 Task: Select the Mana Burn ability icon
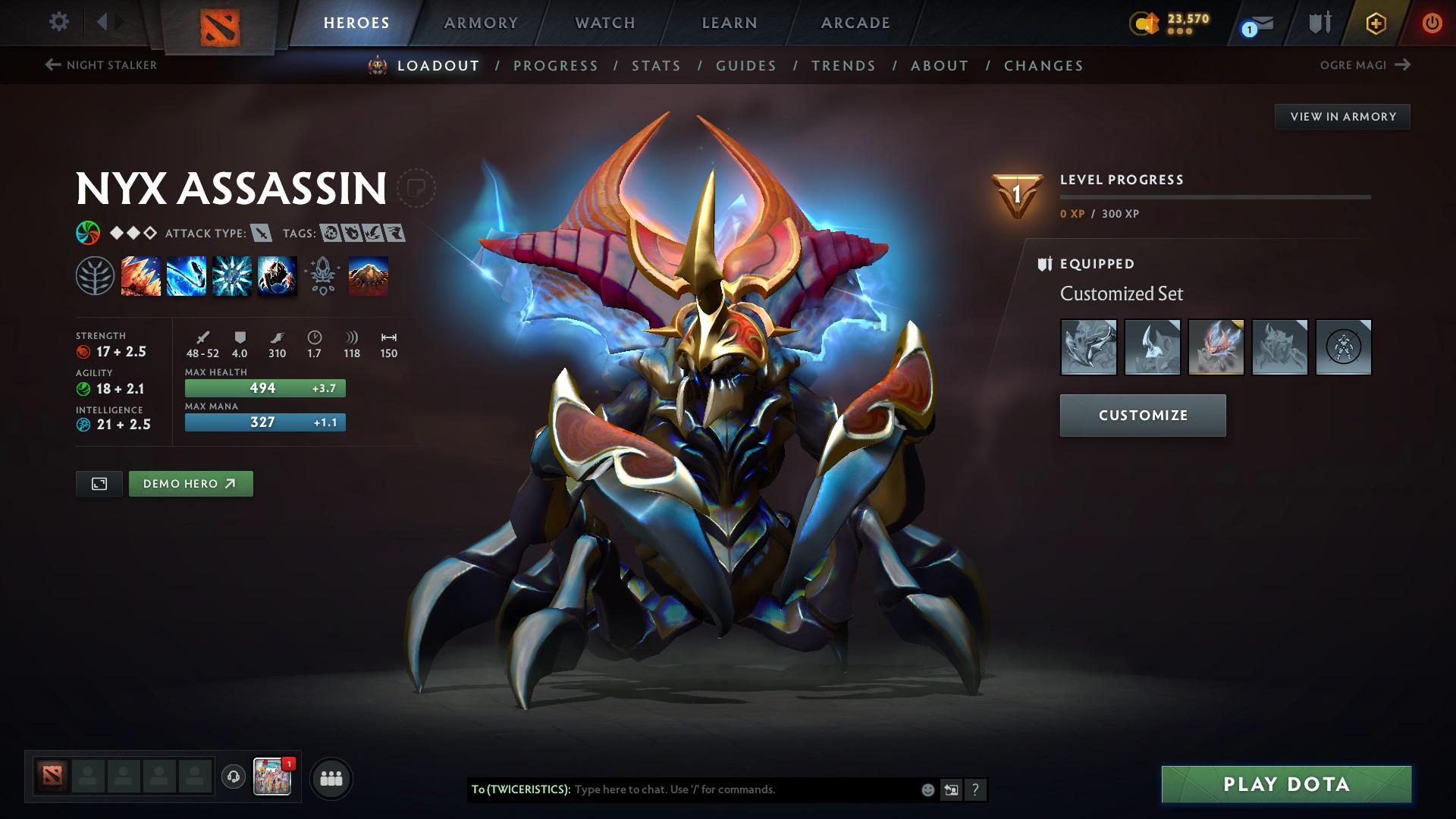(x=186, y=275)
